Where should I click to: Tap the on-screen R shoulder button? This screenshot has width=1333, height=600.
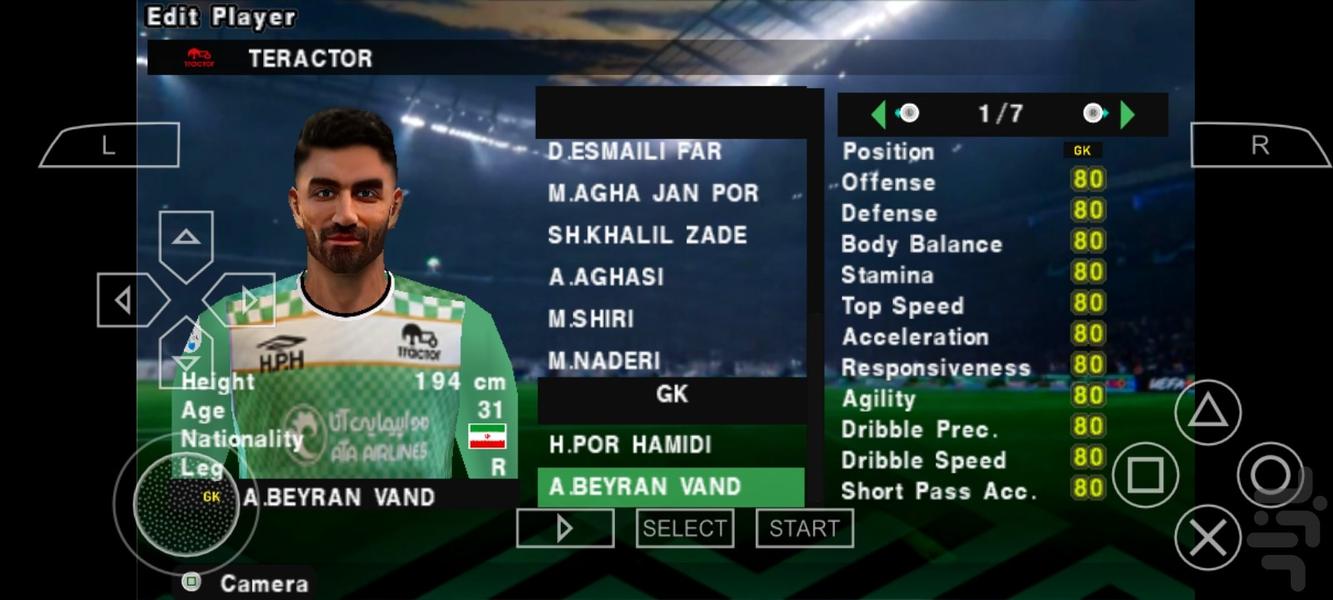[1259, 145]
